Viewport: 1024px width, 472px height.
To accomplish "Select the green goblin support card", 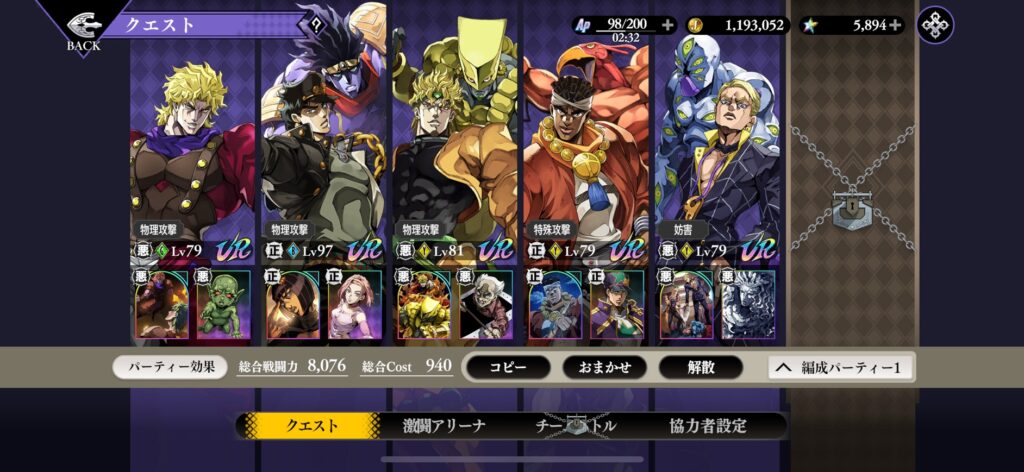I will pos(224,304).
